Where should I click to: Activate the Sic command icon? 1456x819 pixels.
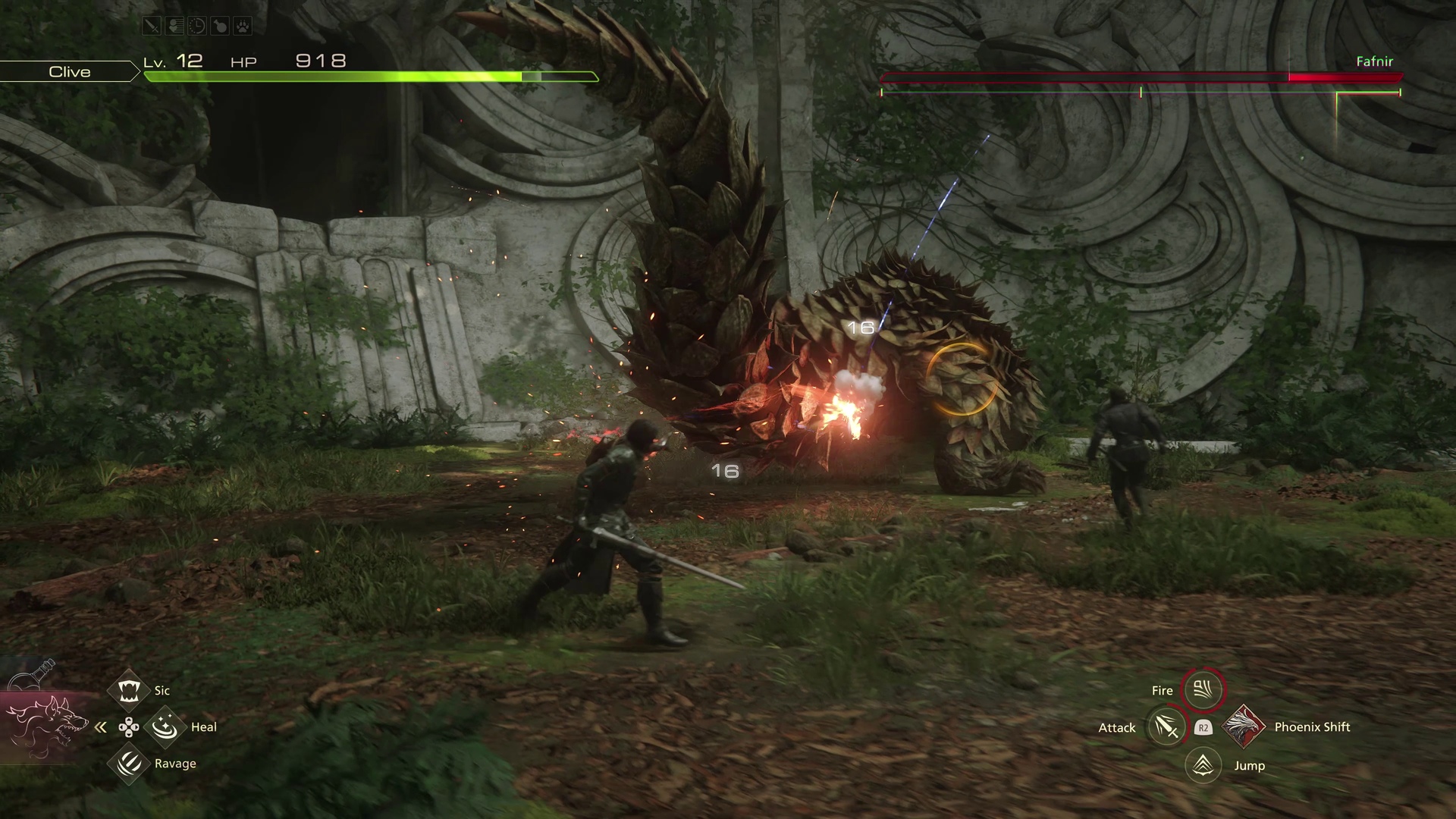click(128, 690)
